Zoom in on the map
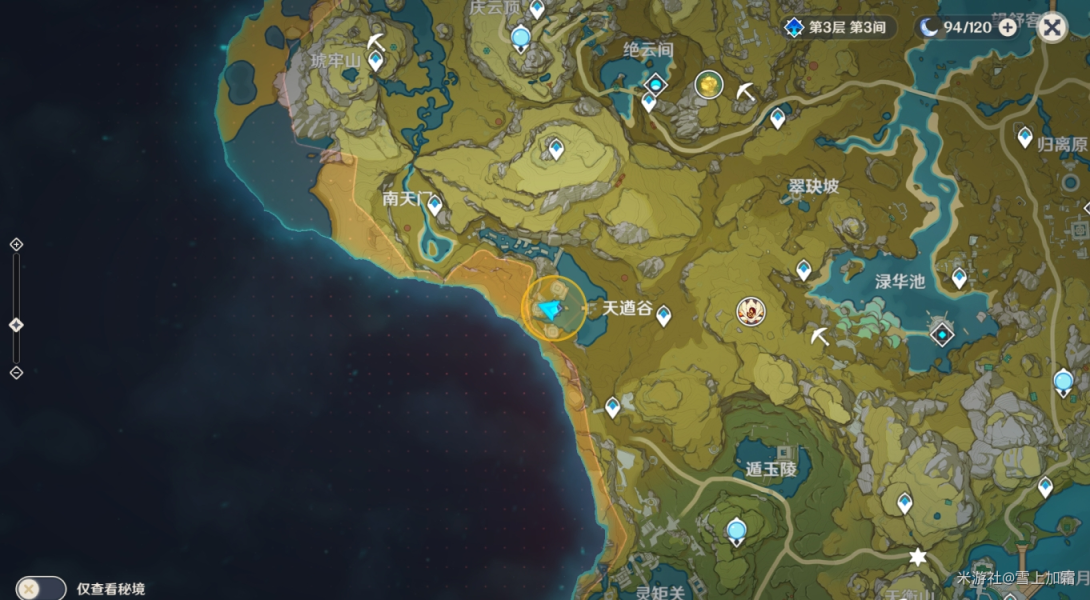The width and height of the screenshot is (1090, 600). click(16, 245)
